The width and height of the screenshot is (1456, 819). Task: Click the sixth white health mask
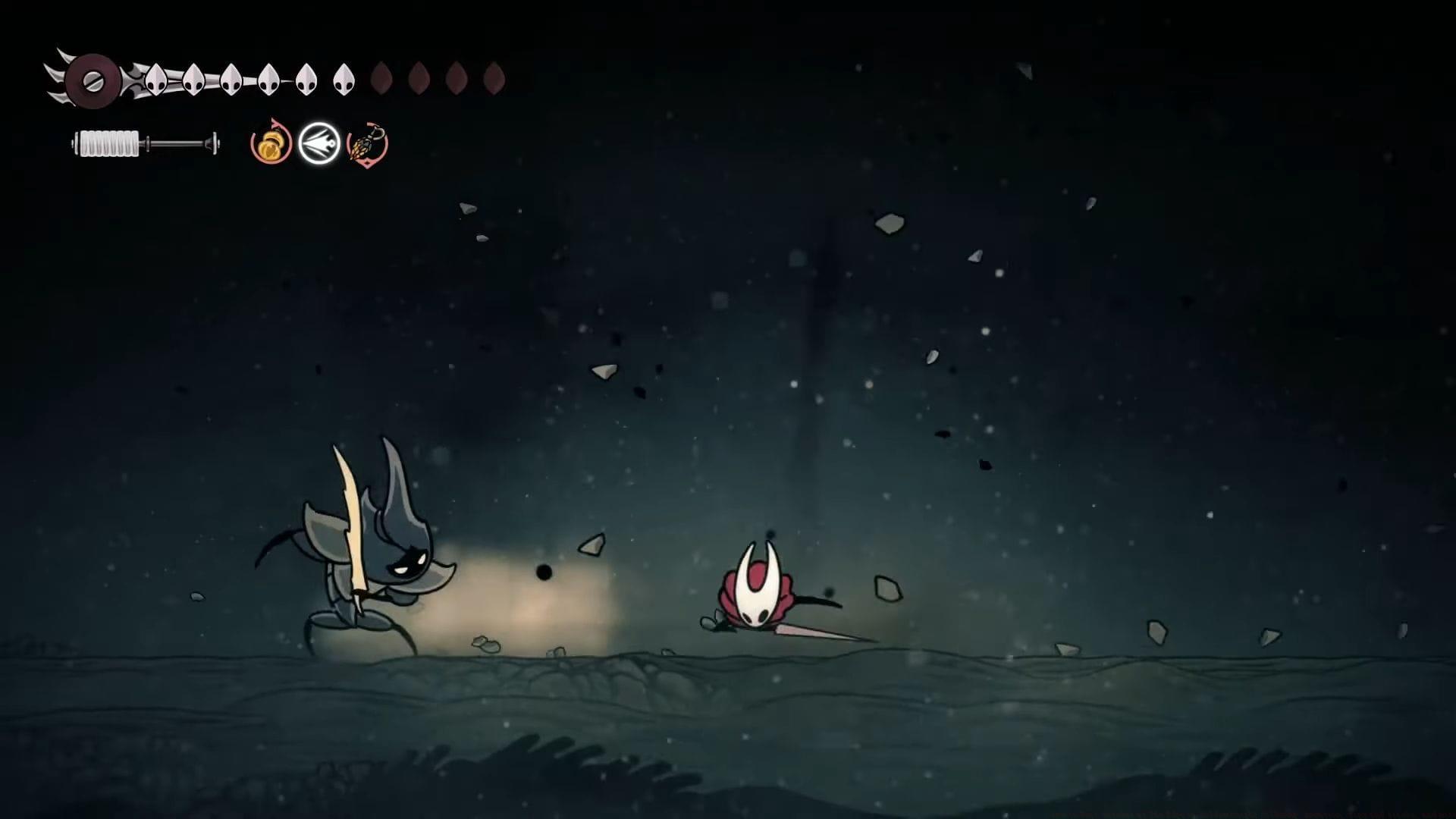pyautogui.click(x=343, y=78)
